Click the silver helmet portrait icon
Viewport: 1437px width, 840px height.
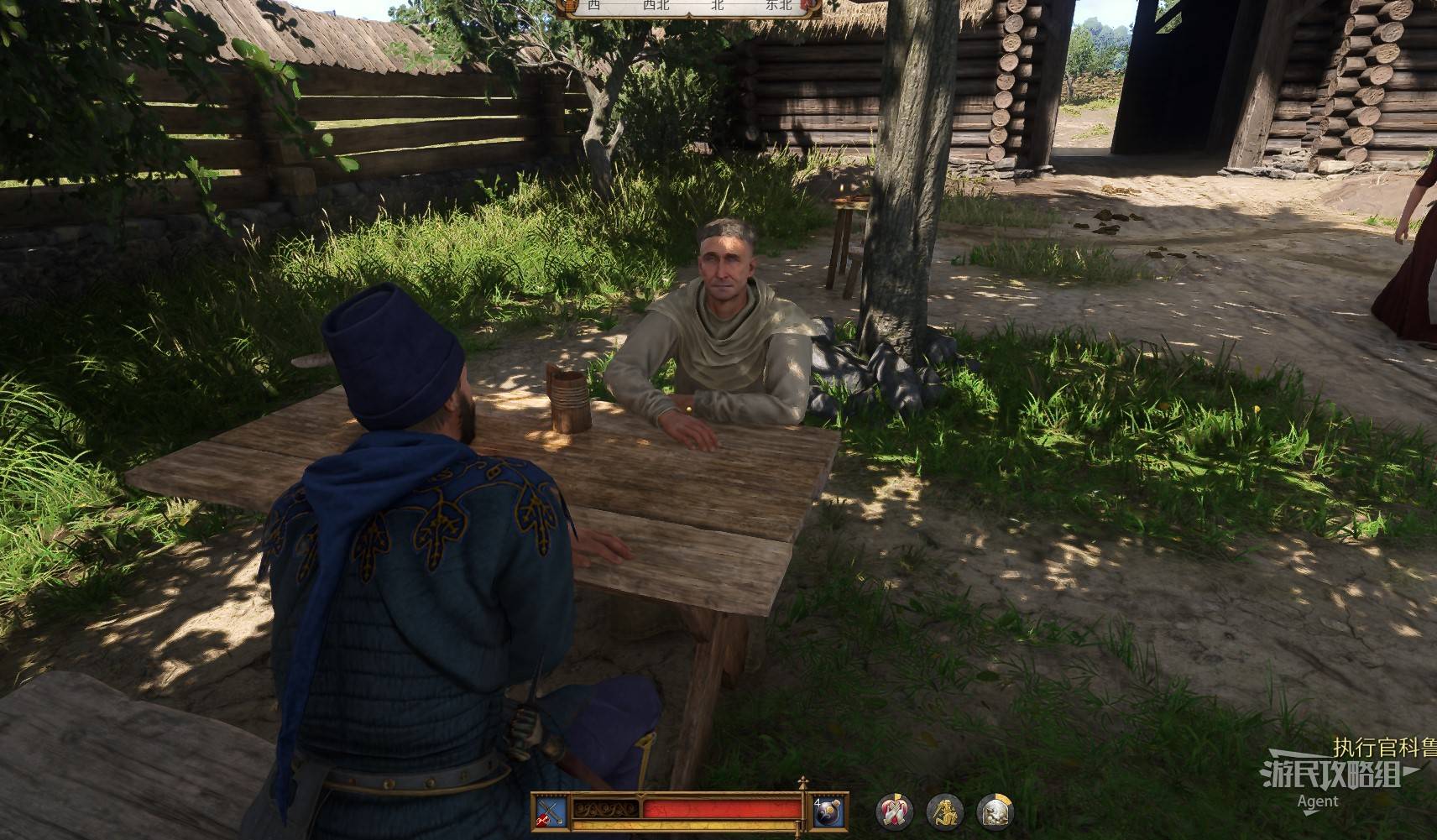[995, 811]
